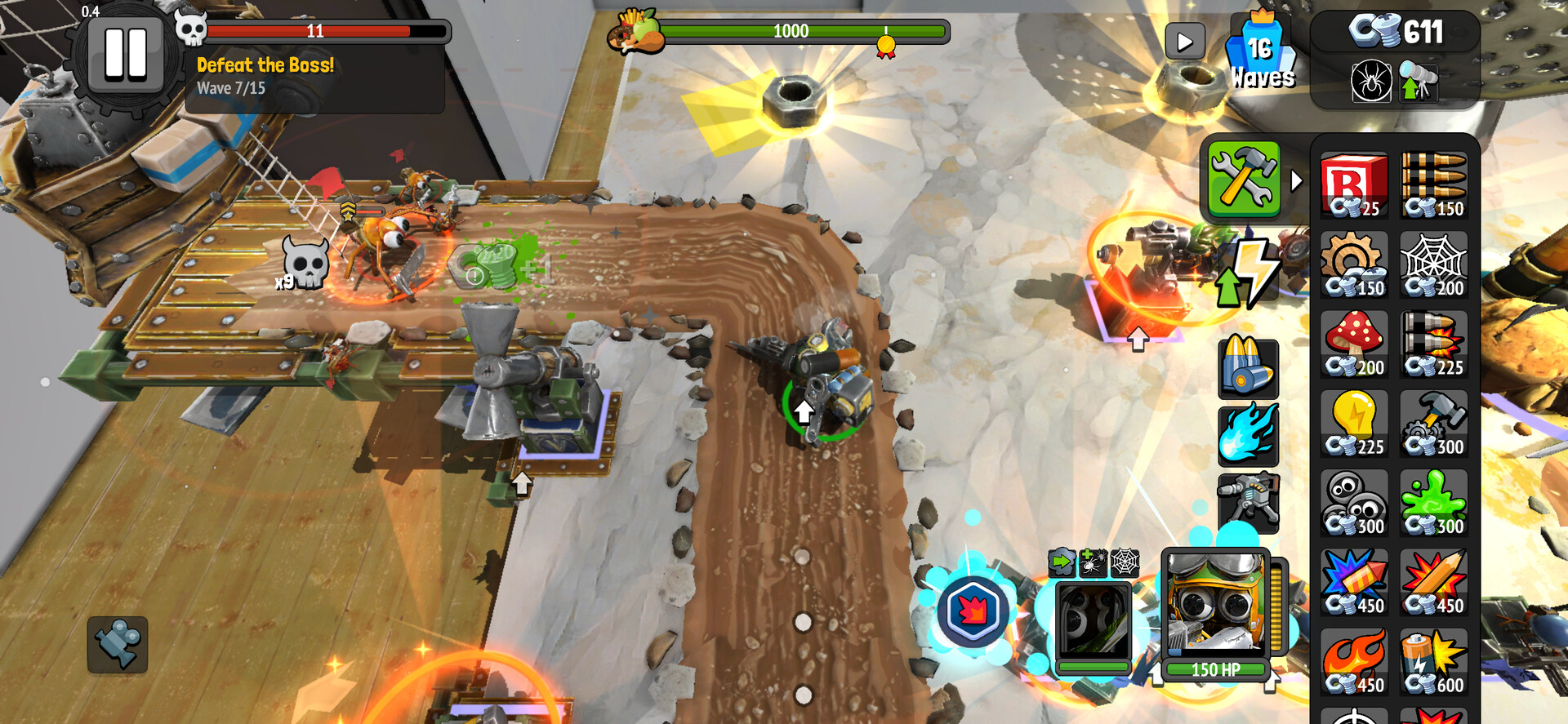Image resolution: width=1568 pixels, height=724 pixels.
Task: Open the build menu with hammer and wrench
Action: 1244,178
